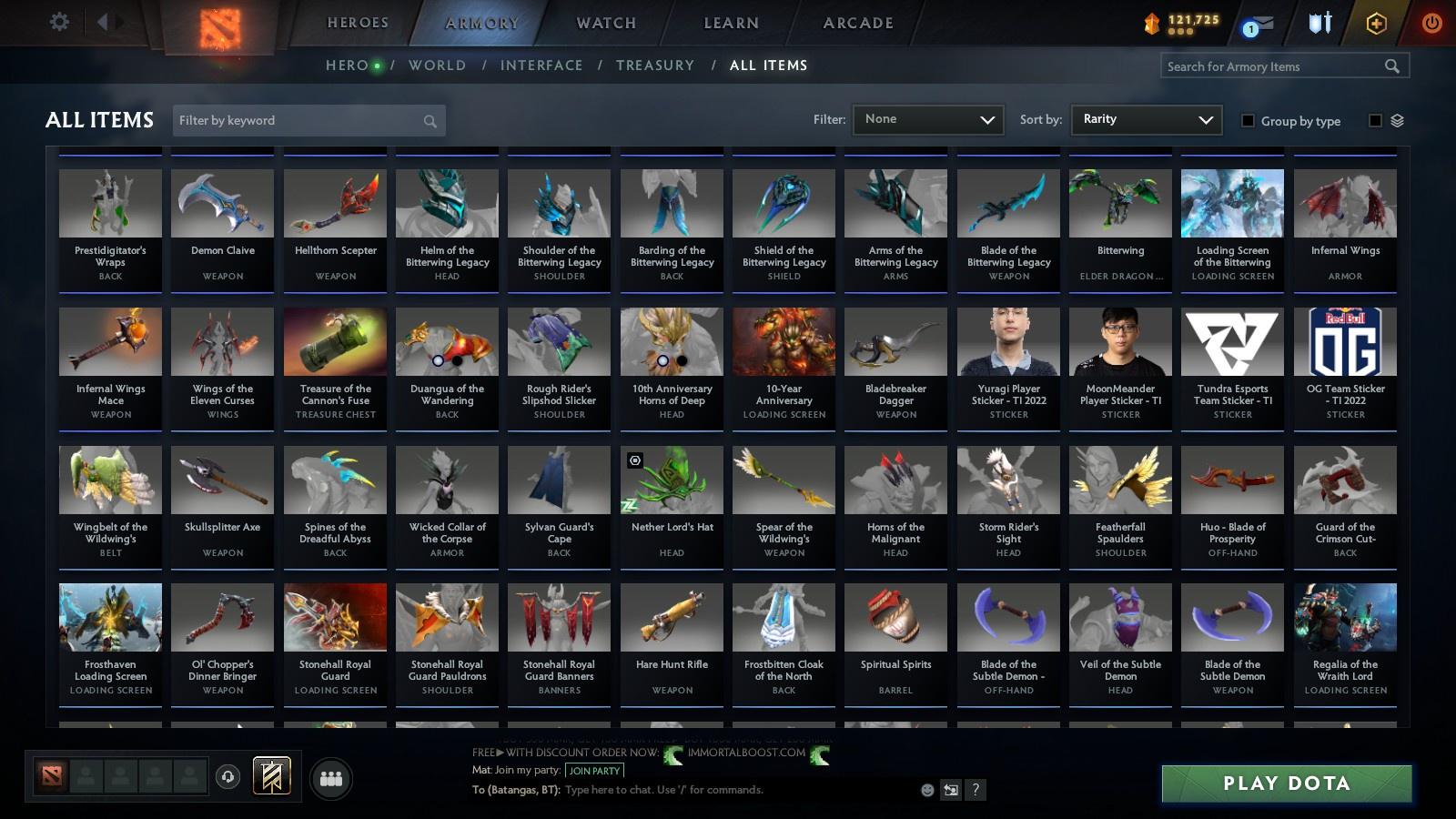1456x819 pixels.
Task: Open the Filter dropdown set to None
Action: coord(928,119)
